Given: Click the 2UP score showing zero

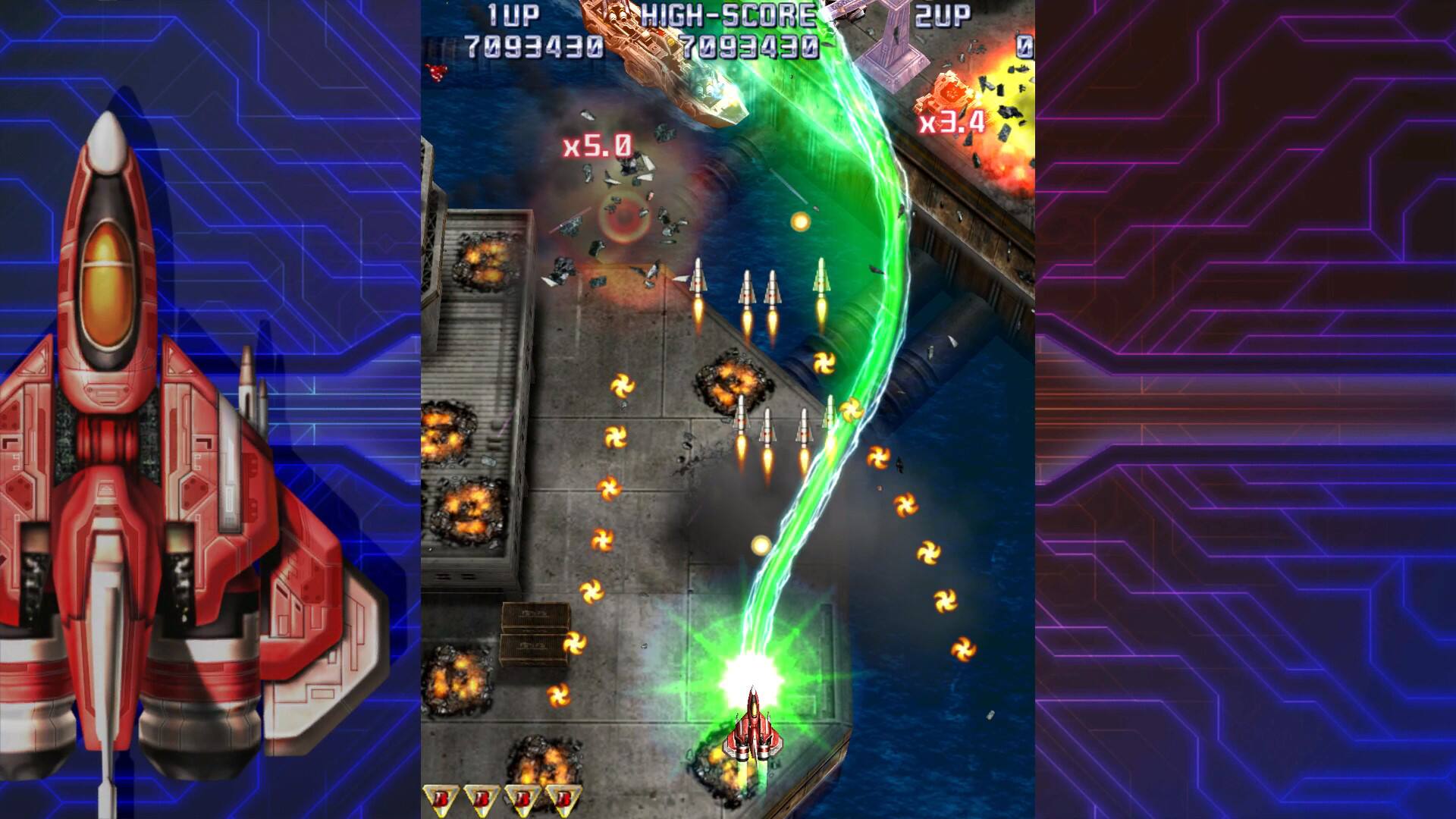Looking at the screenshot, I should click(x=1025, y=45).
